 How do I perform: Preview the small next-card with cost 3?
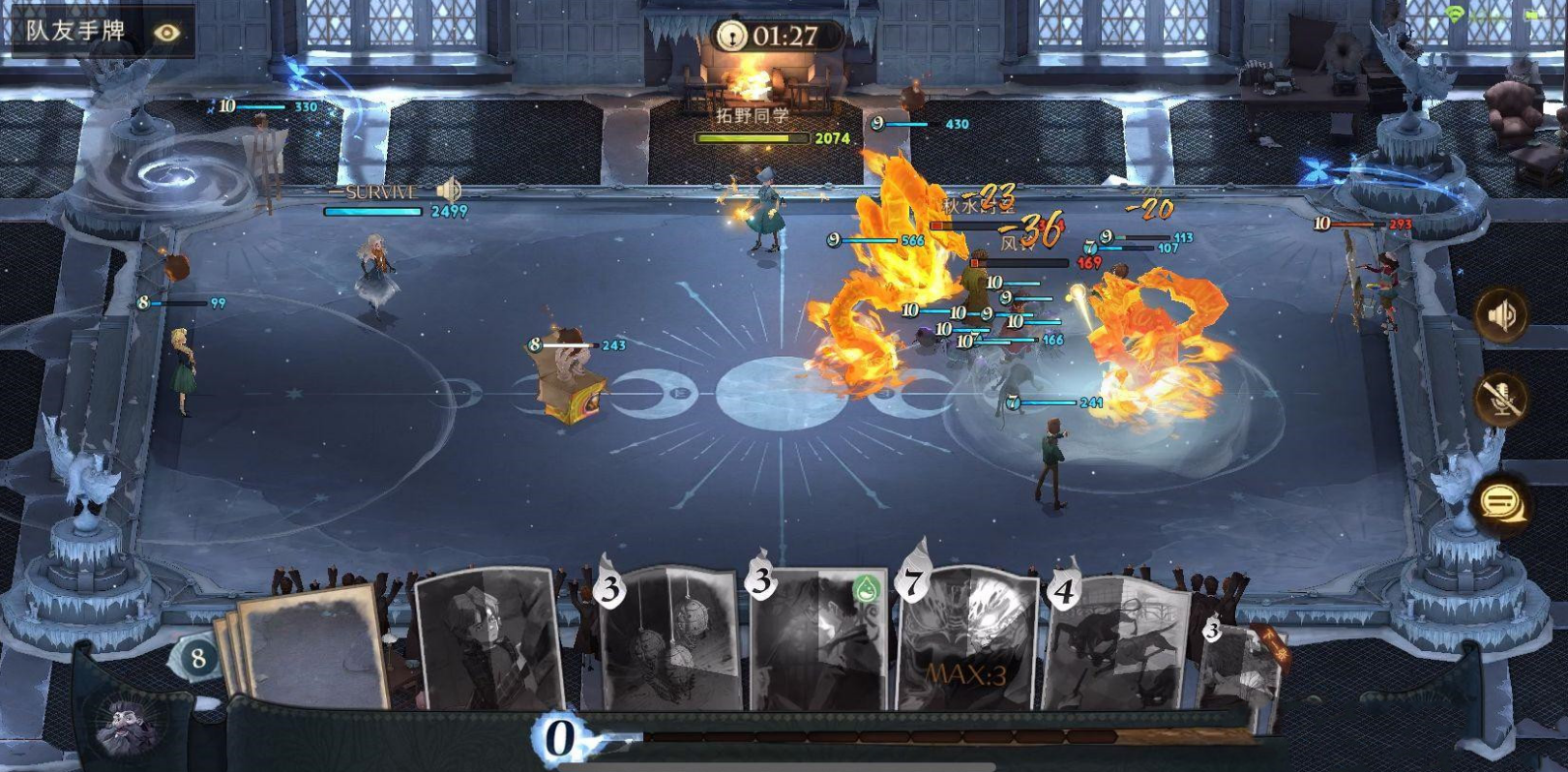(x=1239, y=669)
